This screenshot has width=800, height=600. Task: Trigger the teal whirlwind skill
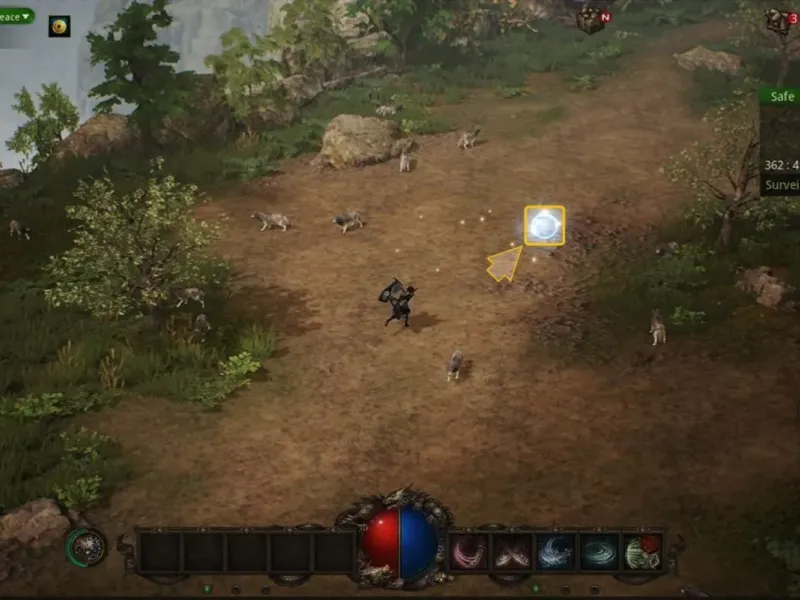600,552
